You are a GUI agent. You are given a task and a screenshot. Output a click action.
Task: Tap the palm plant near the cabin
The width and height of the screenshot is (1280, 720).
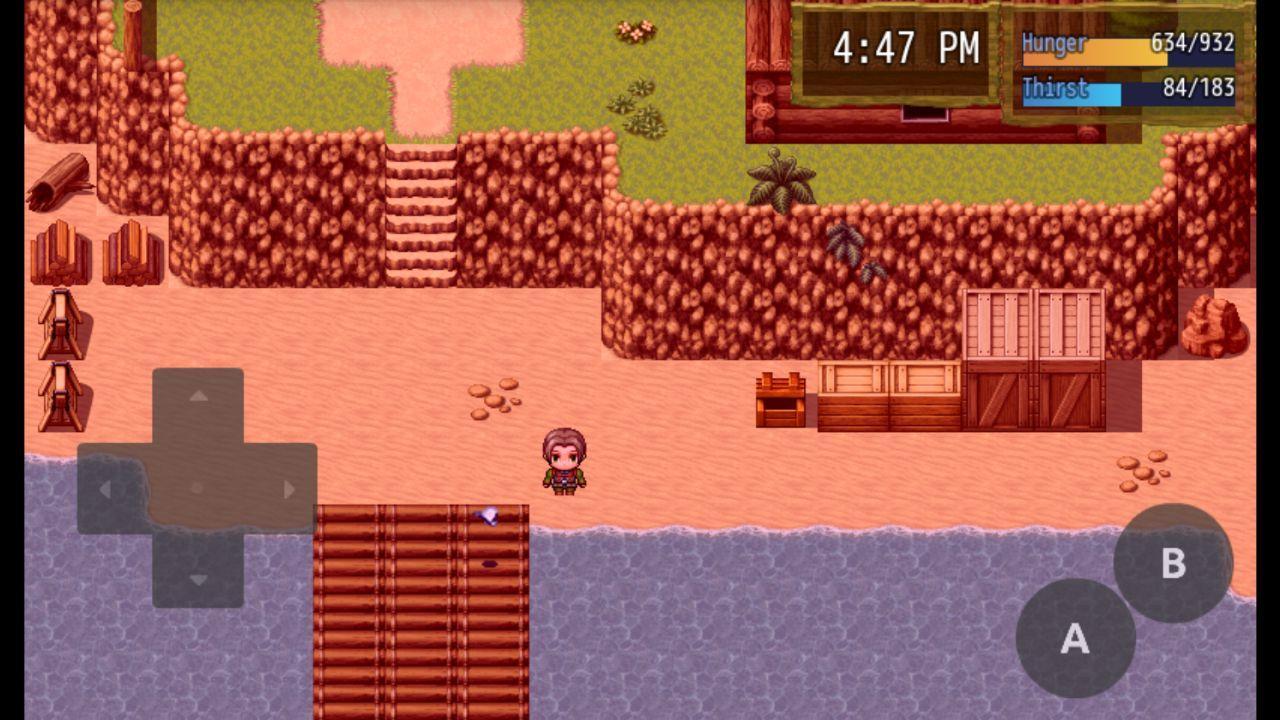pos(782,180)
